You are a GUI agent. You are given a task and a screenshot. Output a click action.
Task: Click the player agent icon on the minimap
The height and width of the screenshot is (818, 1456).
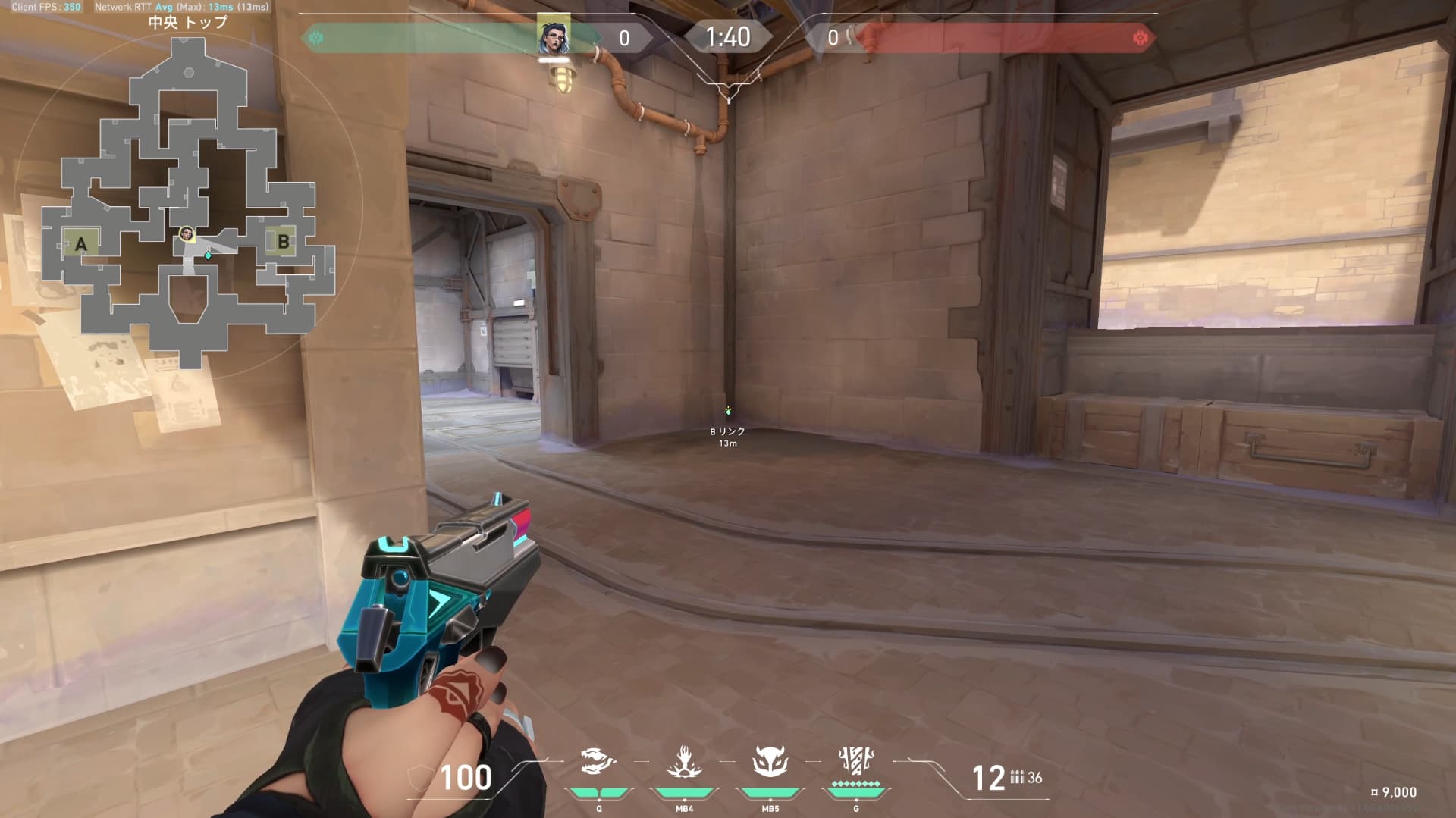pyautogui.click(x=186, y=233)
